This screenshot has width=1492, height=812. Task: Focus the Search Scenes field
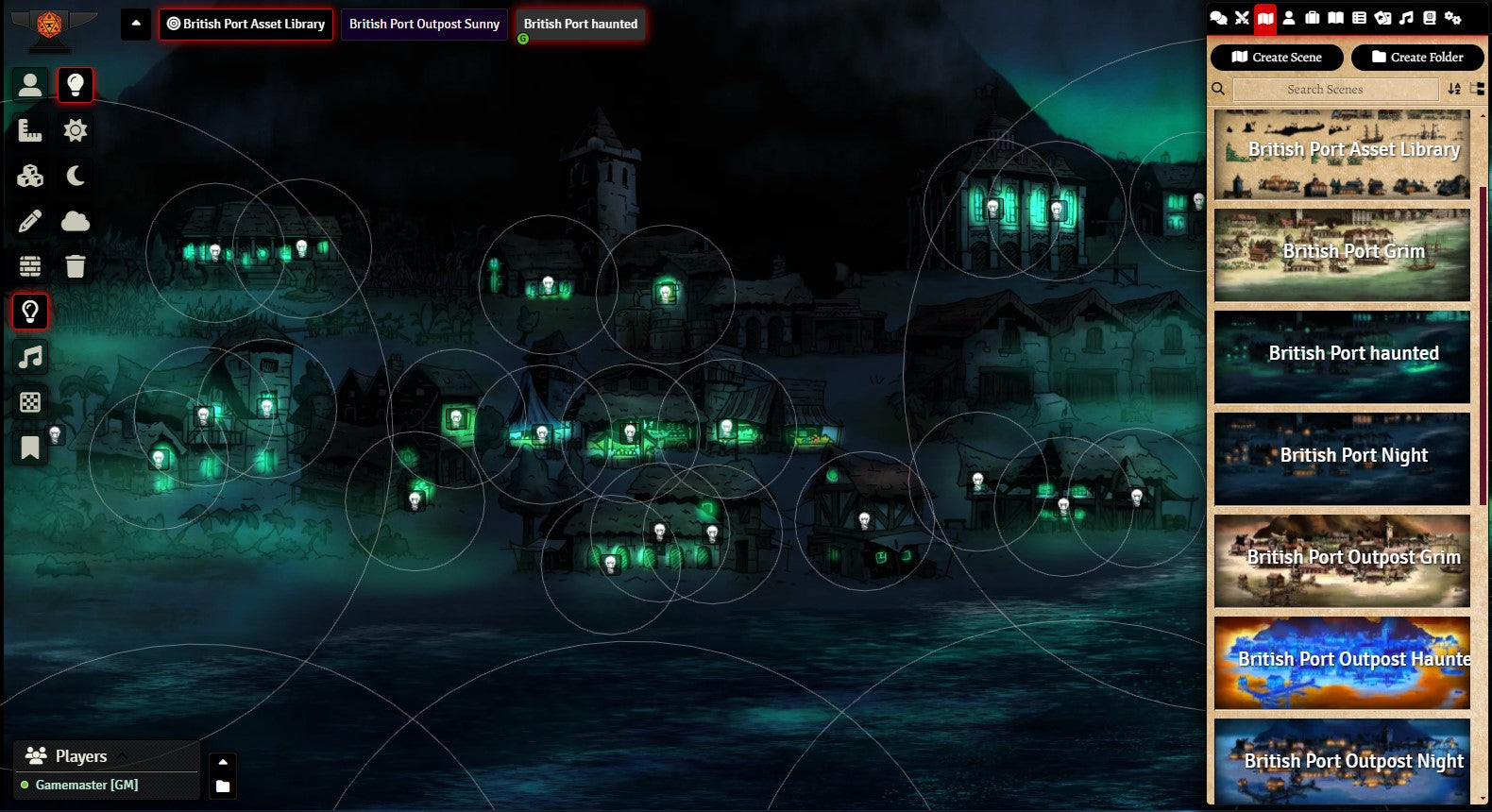[x=1335, y=90]
